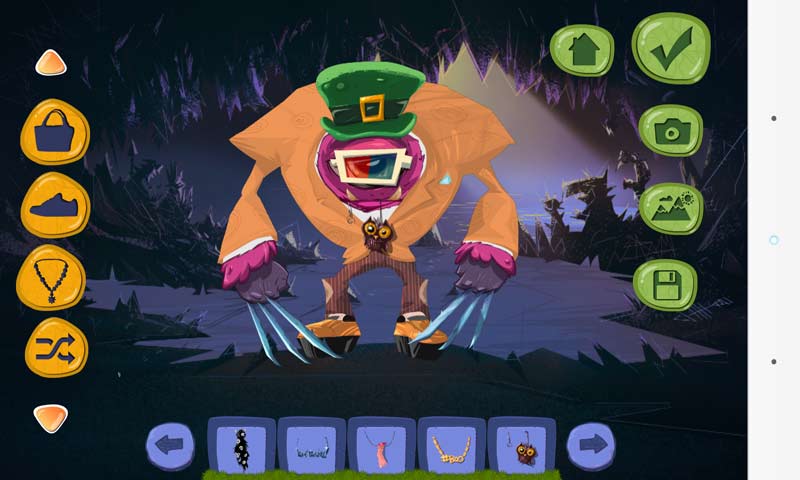The image size is (800, 480).
Task: Tap the down arrow below the category list
Action: pyautogui.click(x=51, y=417)
